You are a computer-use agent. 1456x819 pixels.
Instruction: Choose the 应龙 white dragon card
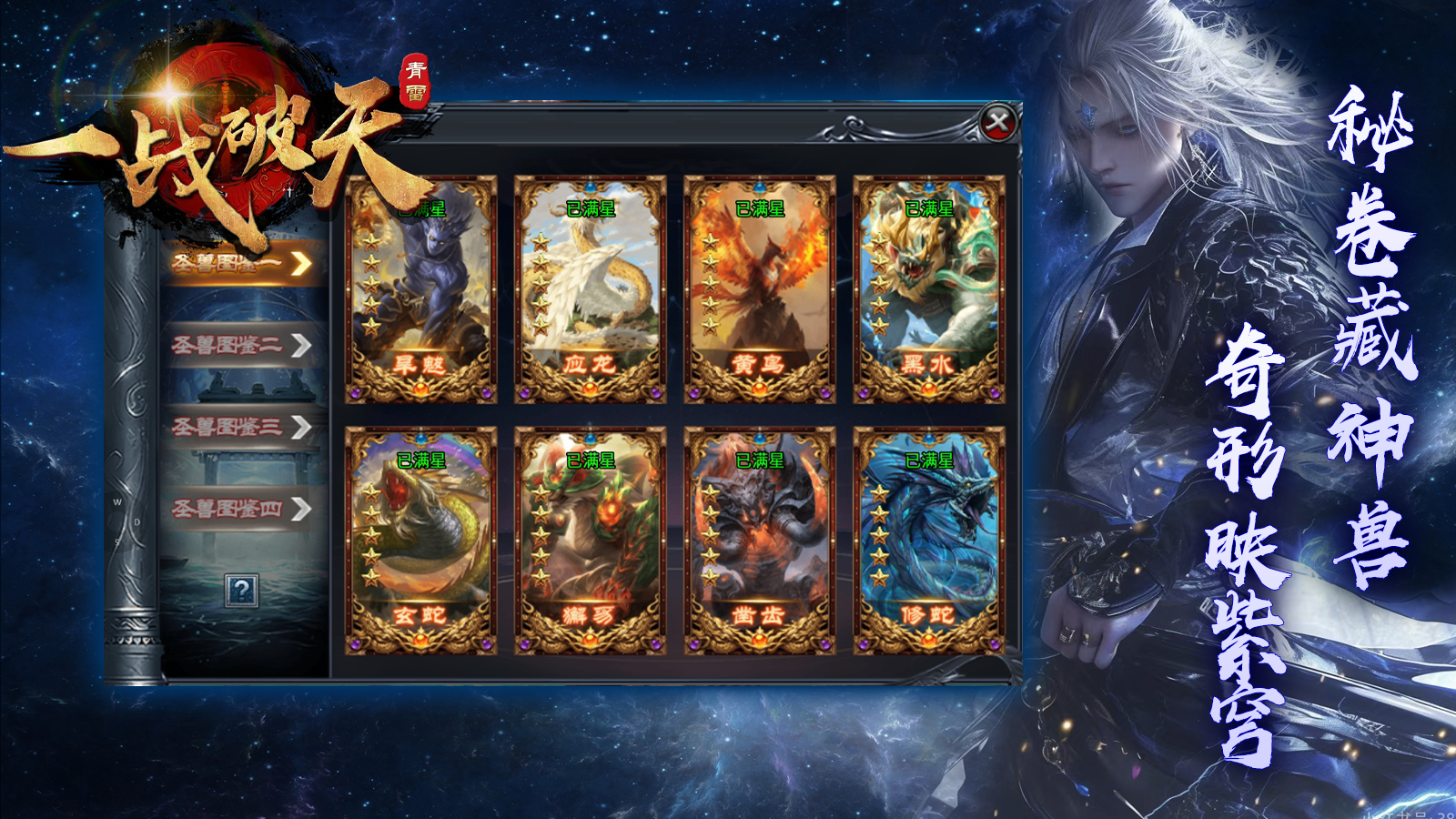tap(590, 289)
